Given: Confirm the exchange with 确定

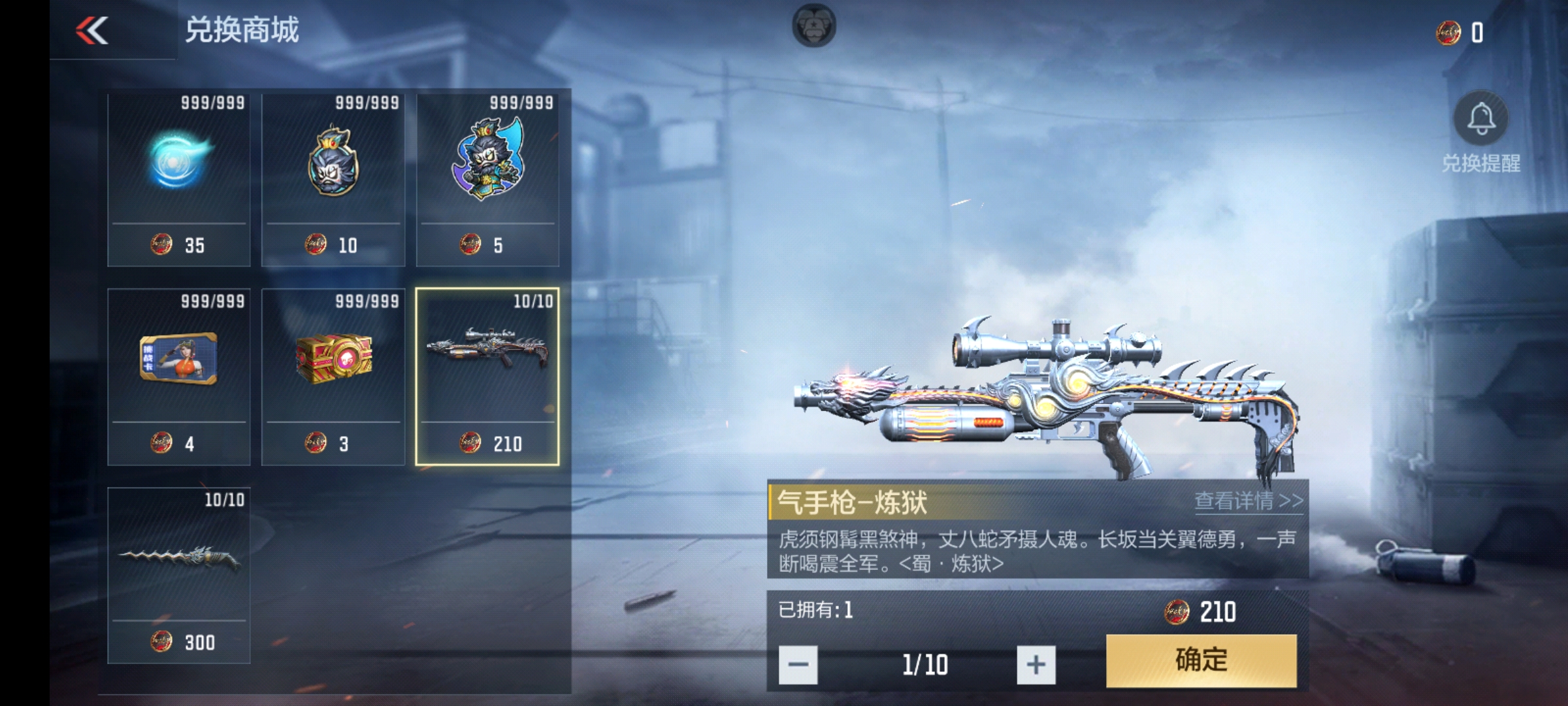Looking at the screenshot, I should (1201, 660).
